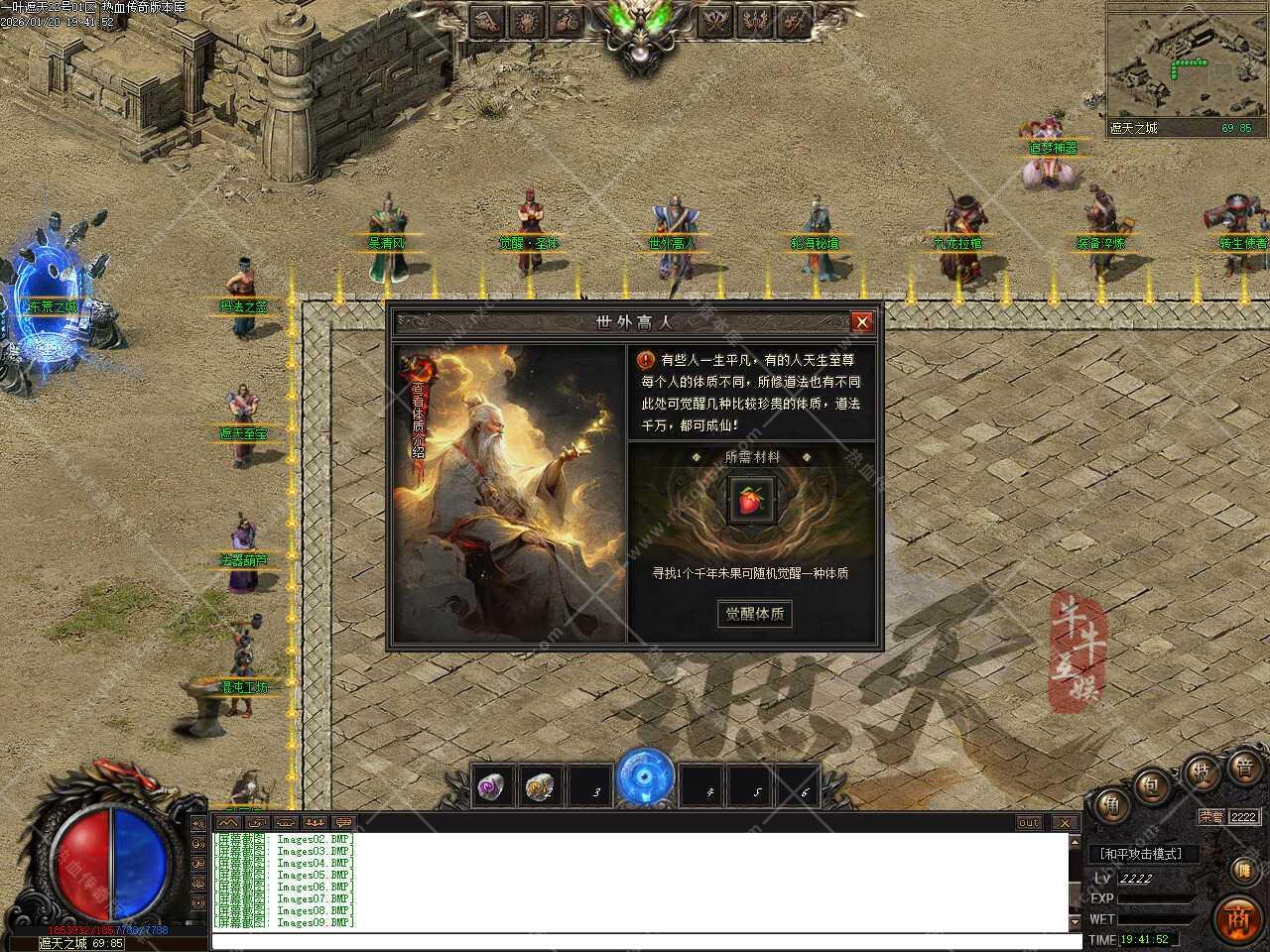Click the chat panel 'out' button

point(1029,822)
